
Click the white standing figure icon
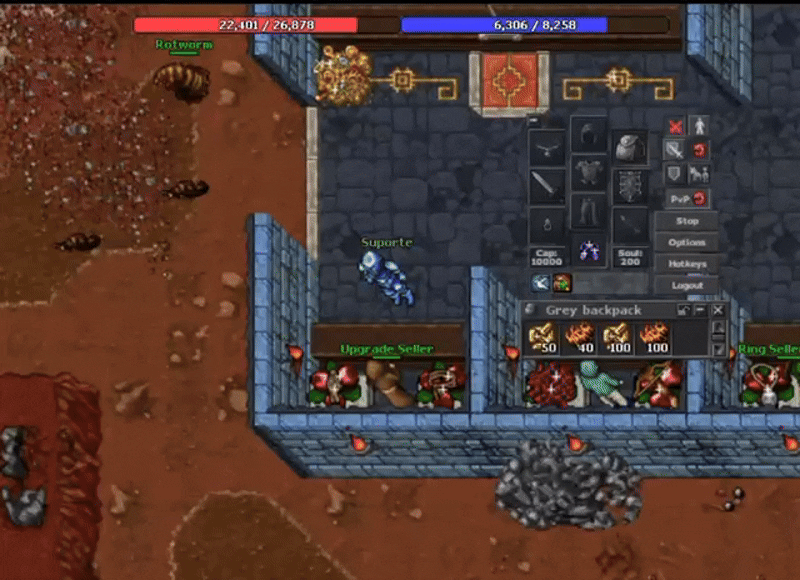coord(700,127)
